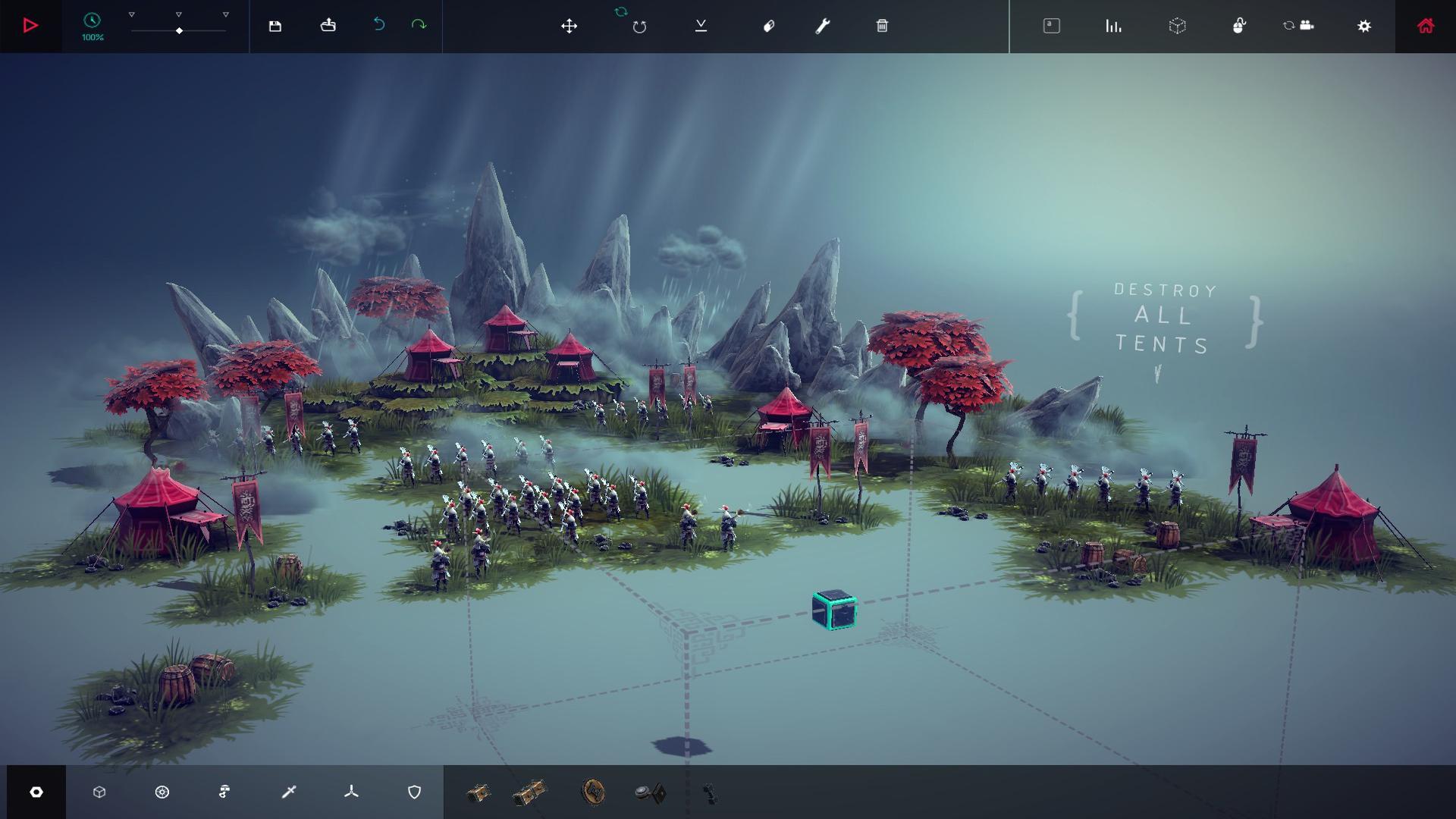
Task: Activate the erase tool
Action: pos(769,25)
